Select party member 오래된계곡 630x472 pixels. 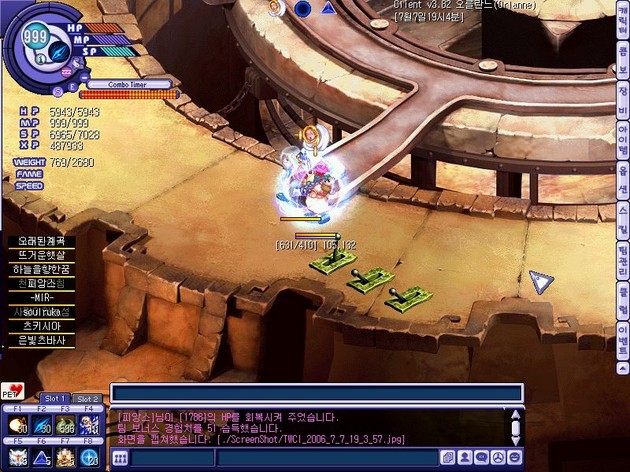39,241
